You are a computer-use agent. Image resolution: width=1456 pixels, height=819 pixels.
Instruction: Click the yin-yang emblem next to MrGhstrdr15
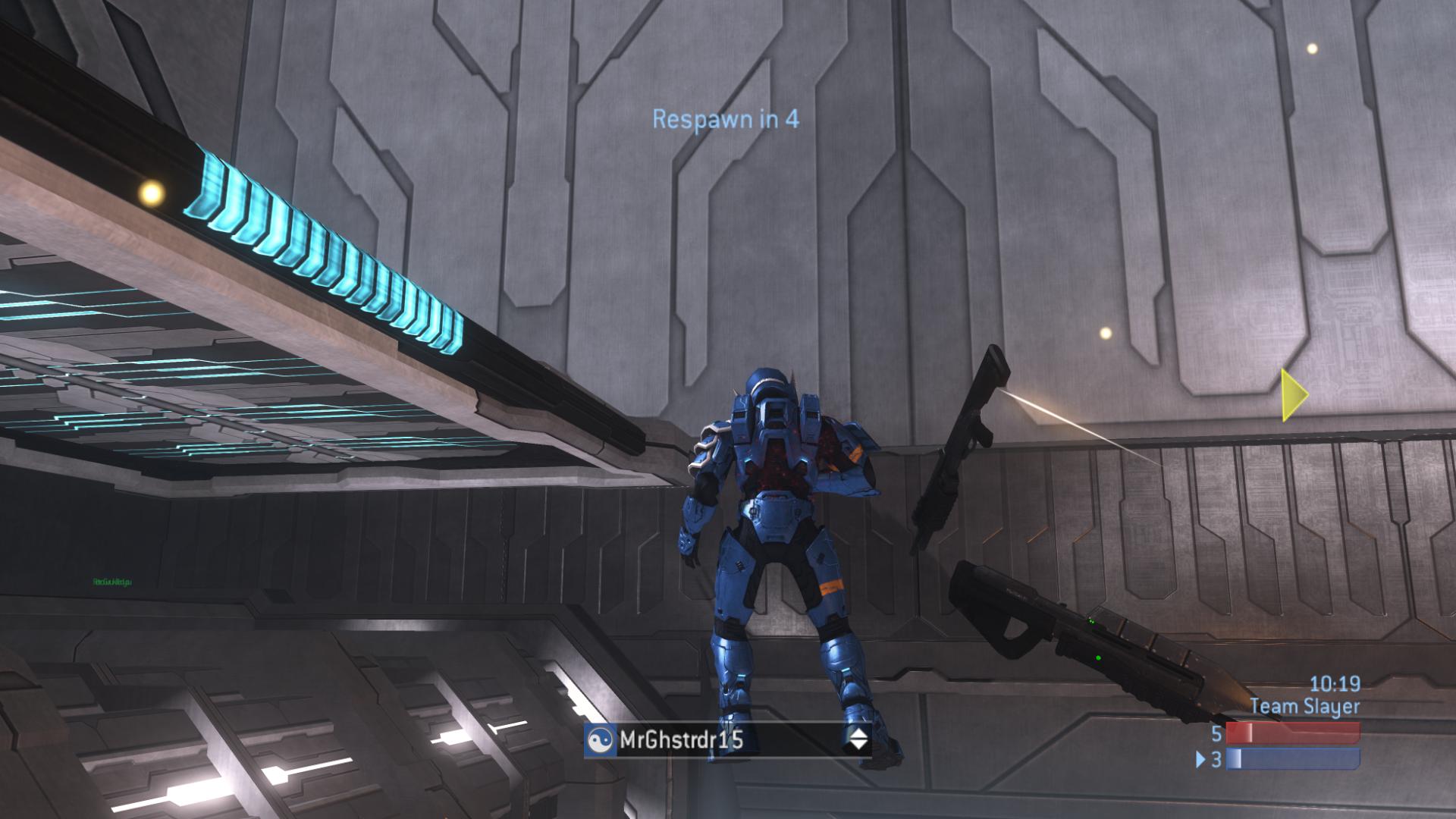tap(600, 740)
